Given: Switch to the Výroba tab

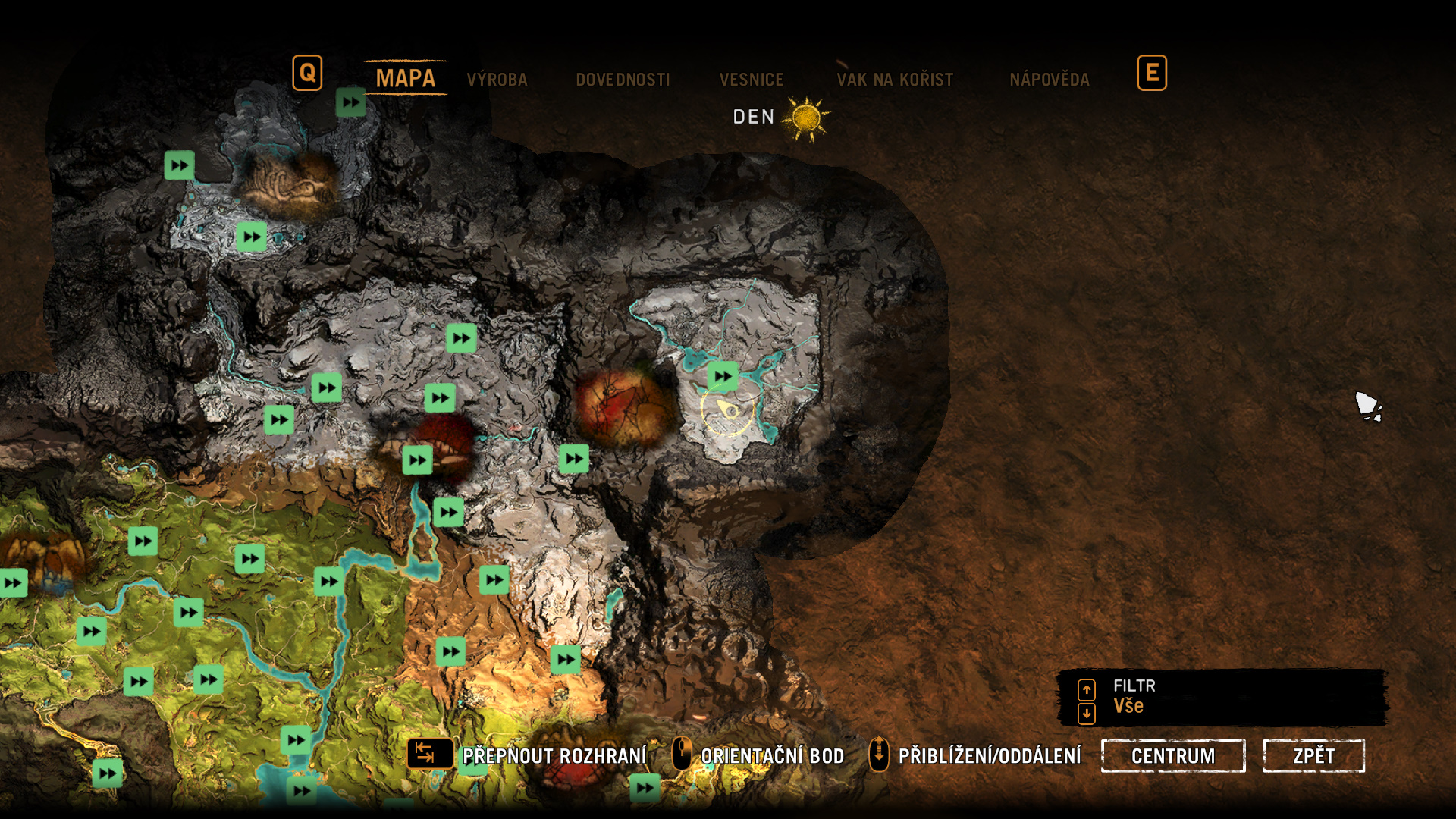Looking at the screenshot, I should coord(497,80).
